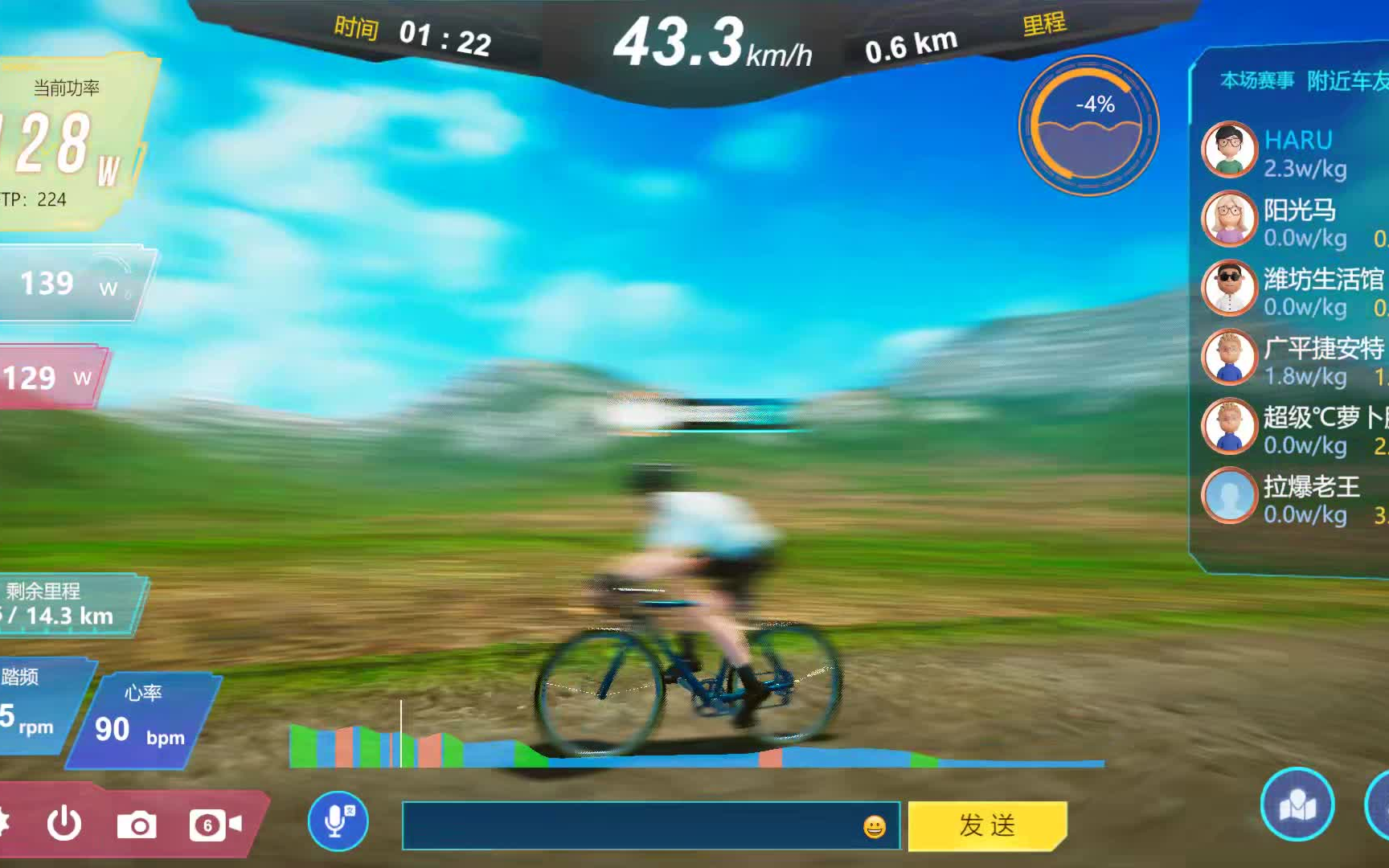
Task: Take a screenshot with the camera icon
Action: pyautogui.click(x=138, y=823)
